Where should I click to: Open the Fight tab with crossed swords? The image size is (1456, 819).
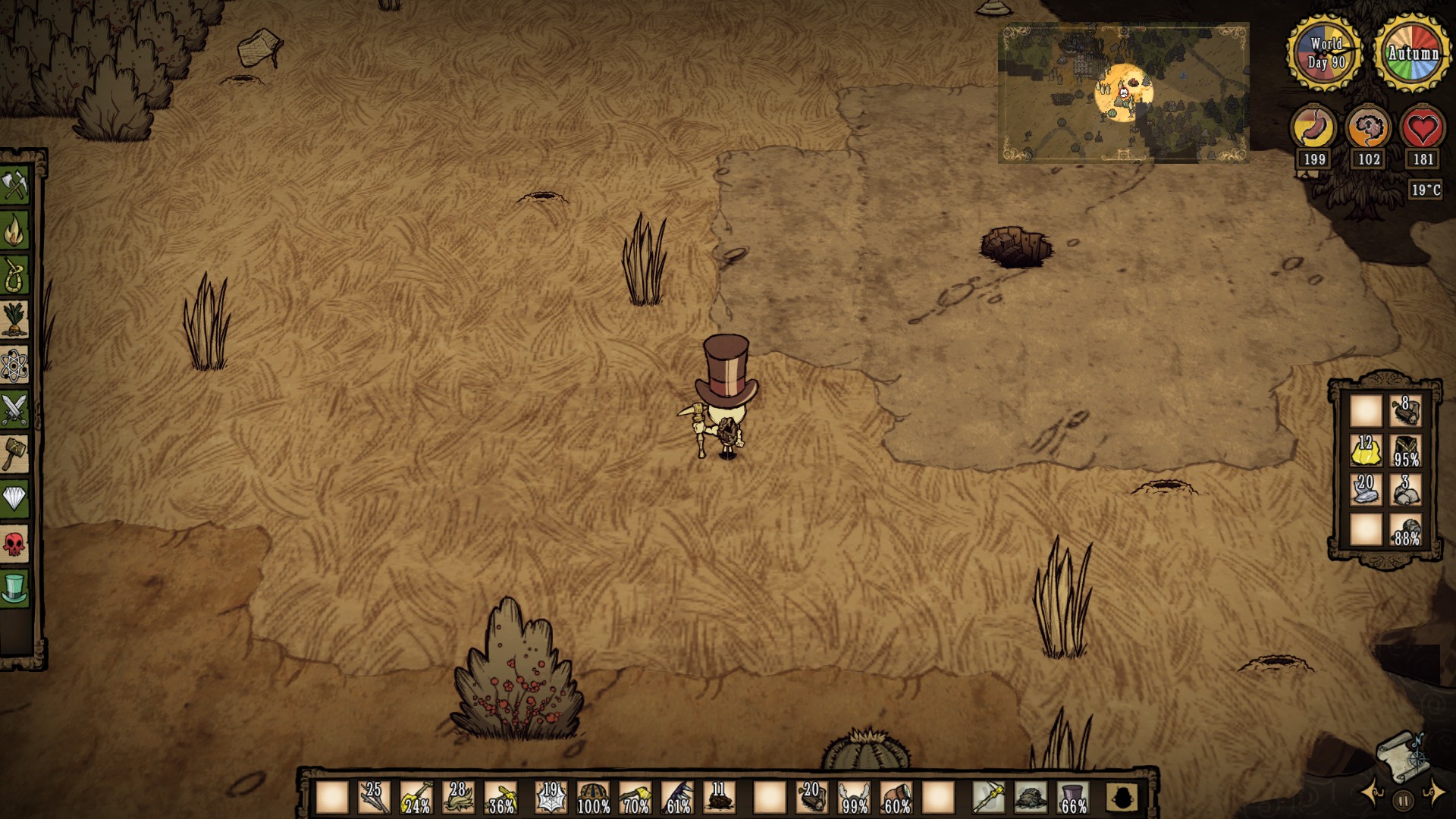coord(15,409)
